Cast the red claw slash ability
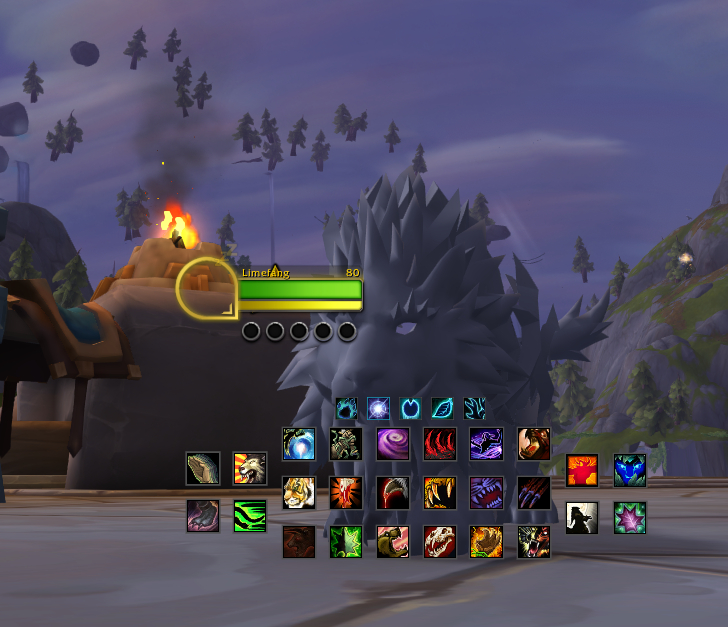728x627 pixels. coord(440,443)
